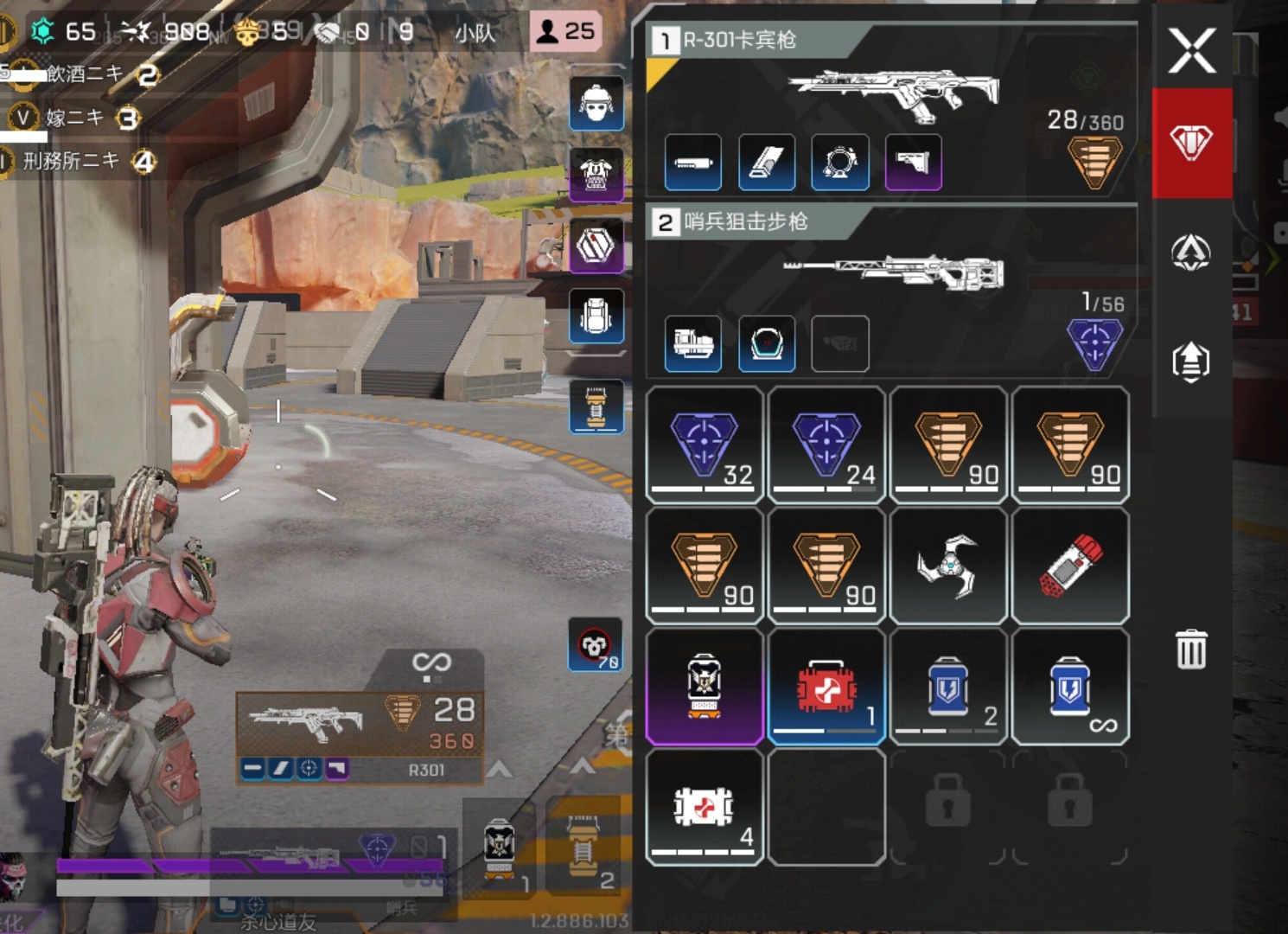Close the inventory panel with the X
The image size is (1288, 934).
1192,50
